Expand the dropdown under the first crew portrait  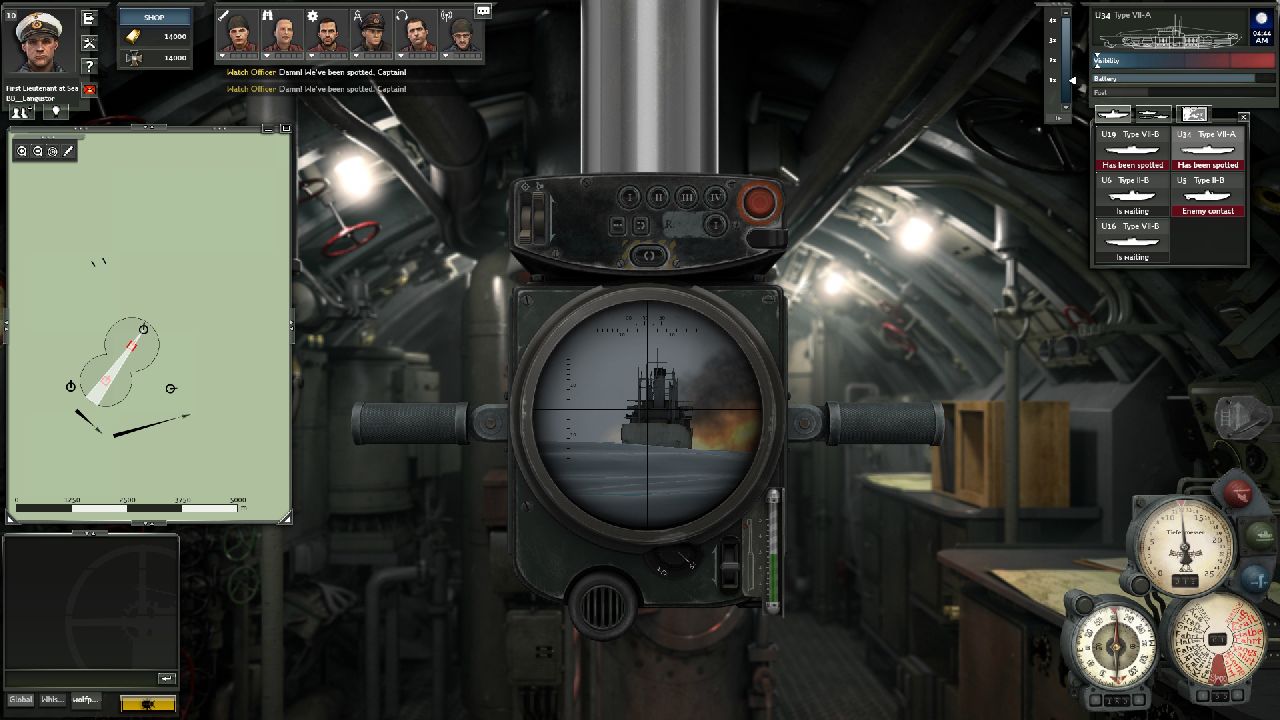[x=223, y=56]
